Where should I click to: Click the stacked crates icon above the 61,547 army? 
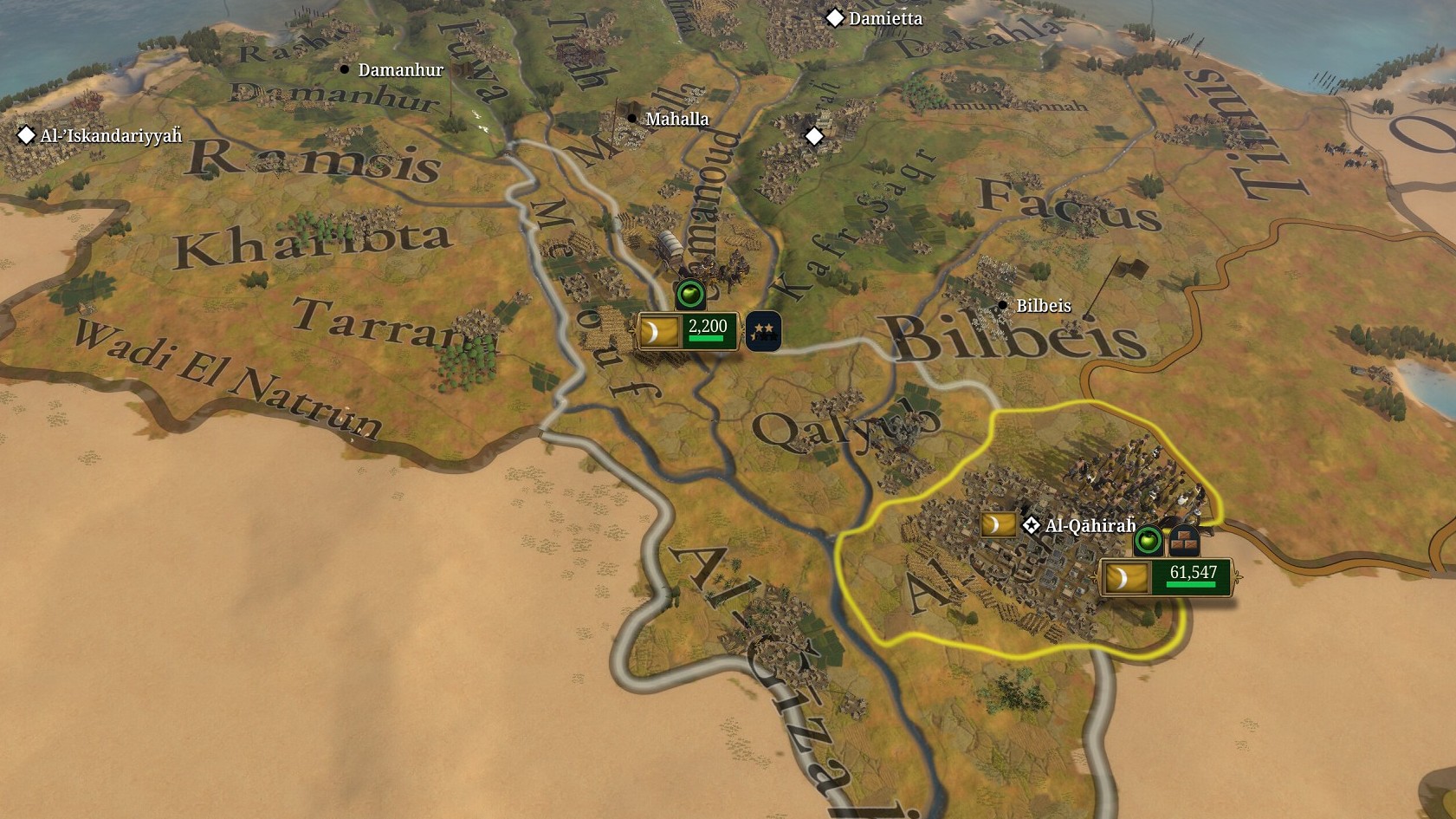pos(1183,542)
